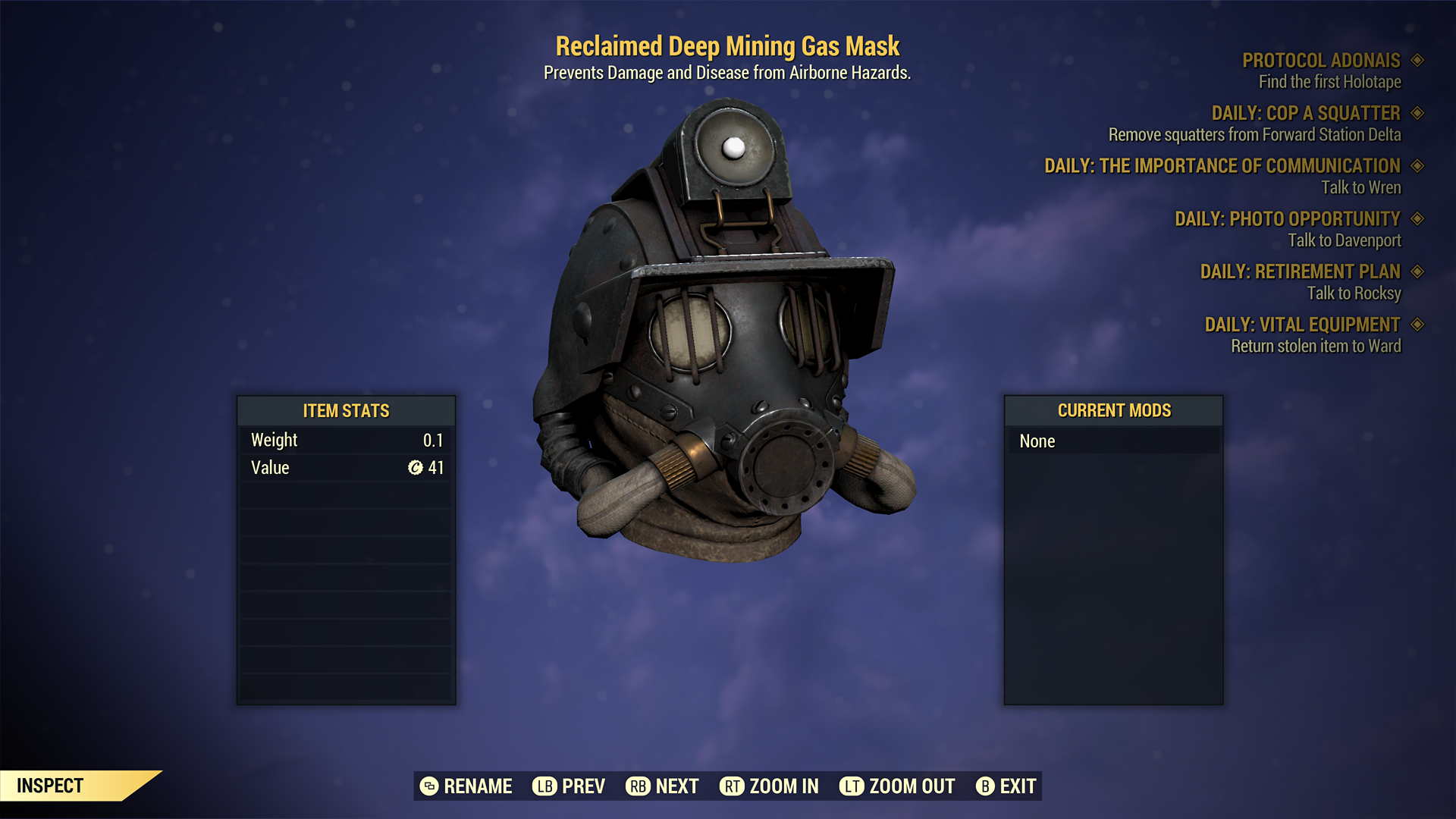Click the RENAME button

point(478,786)
